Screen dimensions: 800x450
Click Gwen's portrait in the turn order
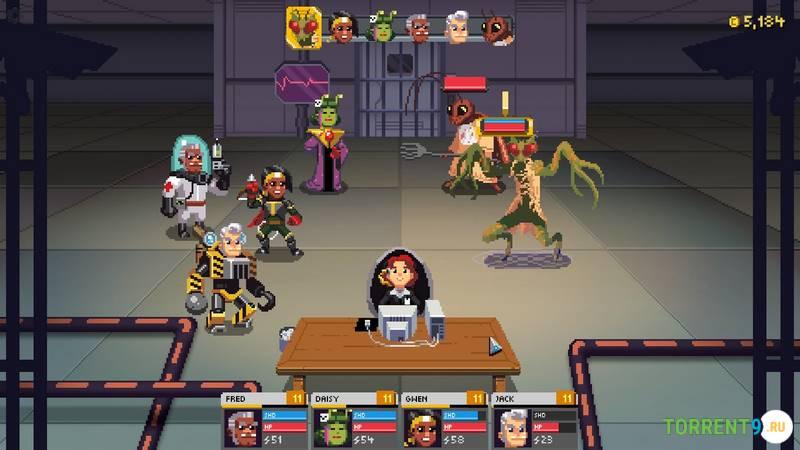[x=342, y=27]
